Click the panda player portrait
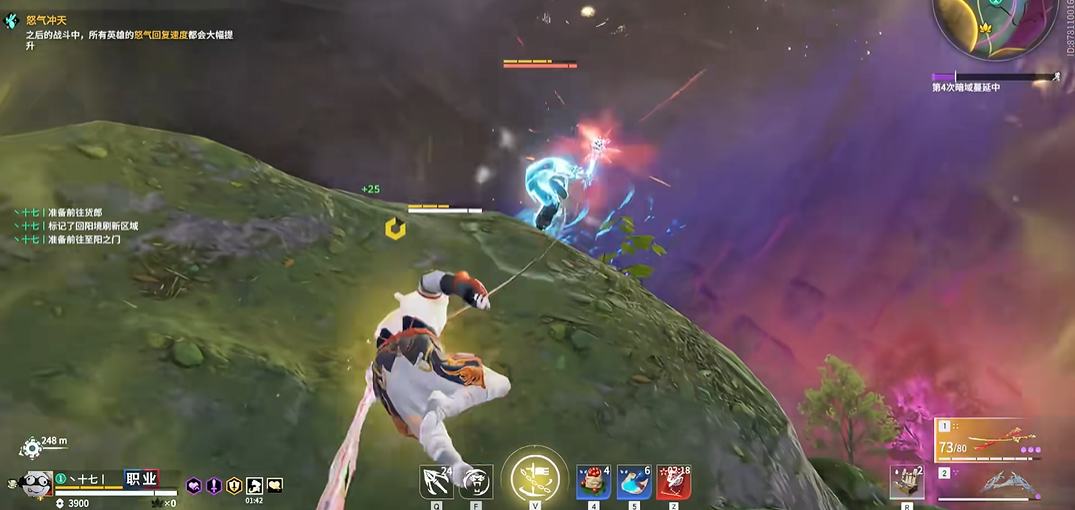The image size is (1075, 510). click(x=37, y=482)
